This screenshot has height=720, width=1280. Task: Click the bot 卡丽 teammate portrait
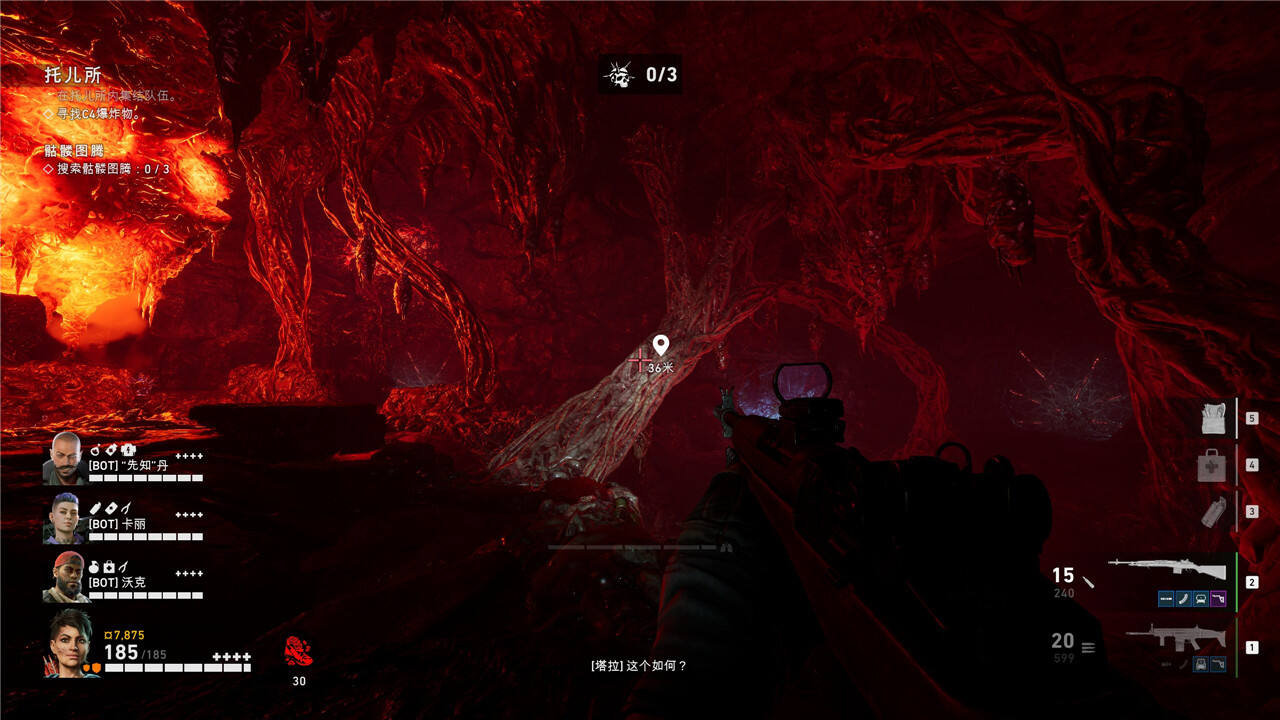tap(65, 518)
